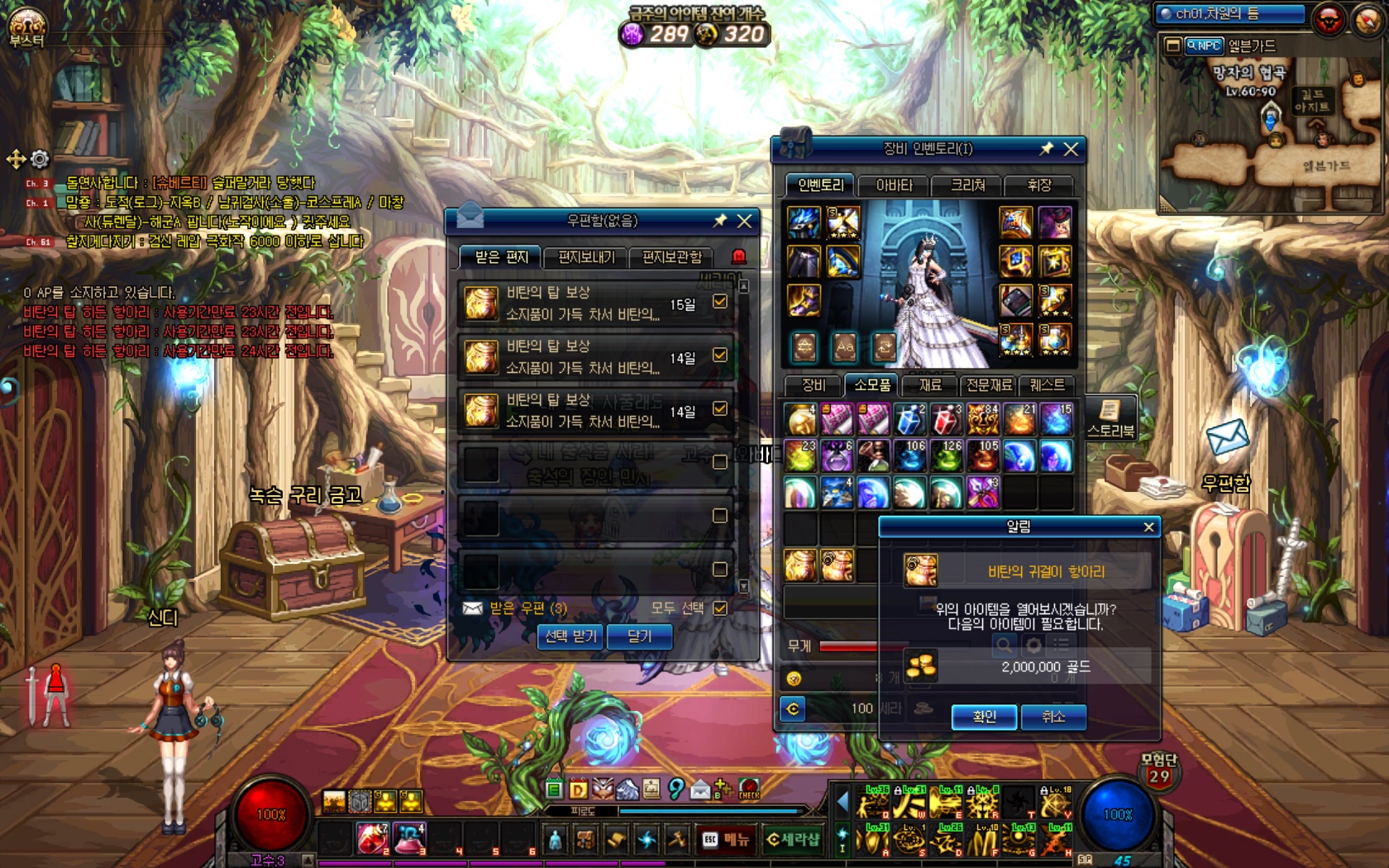Toggle the 모두 선택 select-all checkbox
Viewport: 1389px width, 868px height.
(x=720, y=608)
